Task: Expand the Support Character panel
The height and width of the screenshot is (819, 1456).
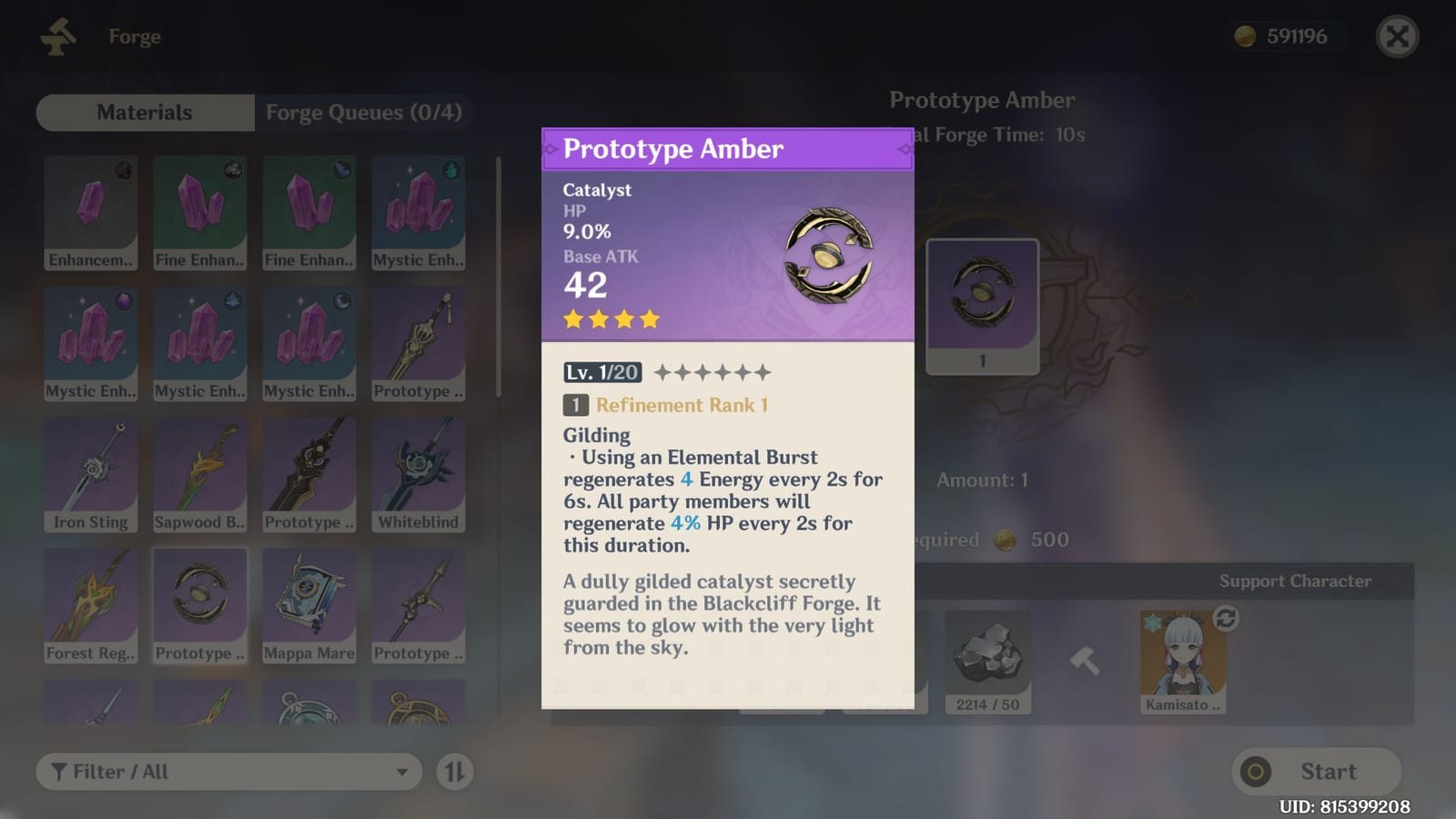Action: point(1295,581)
